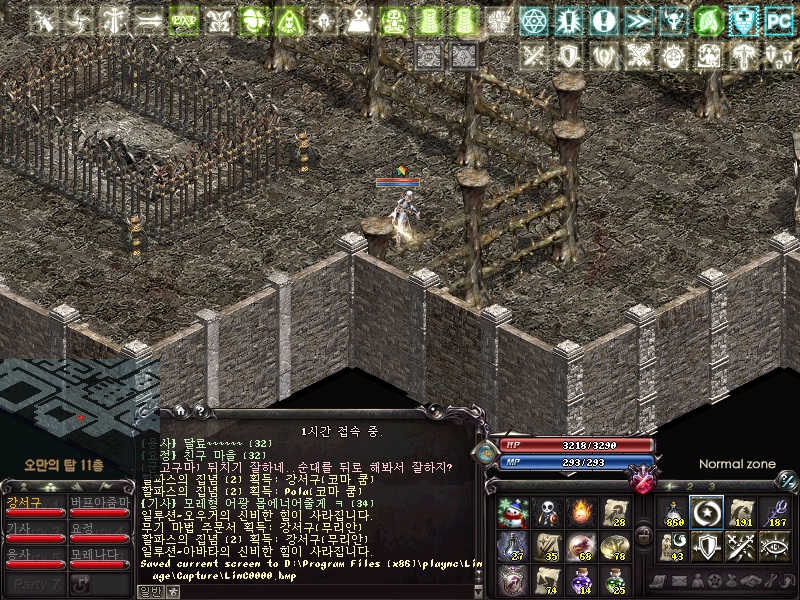Select party member 버프아줌마

(98, 505)
